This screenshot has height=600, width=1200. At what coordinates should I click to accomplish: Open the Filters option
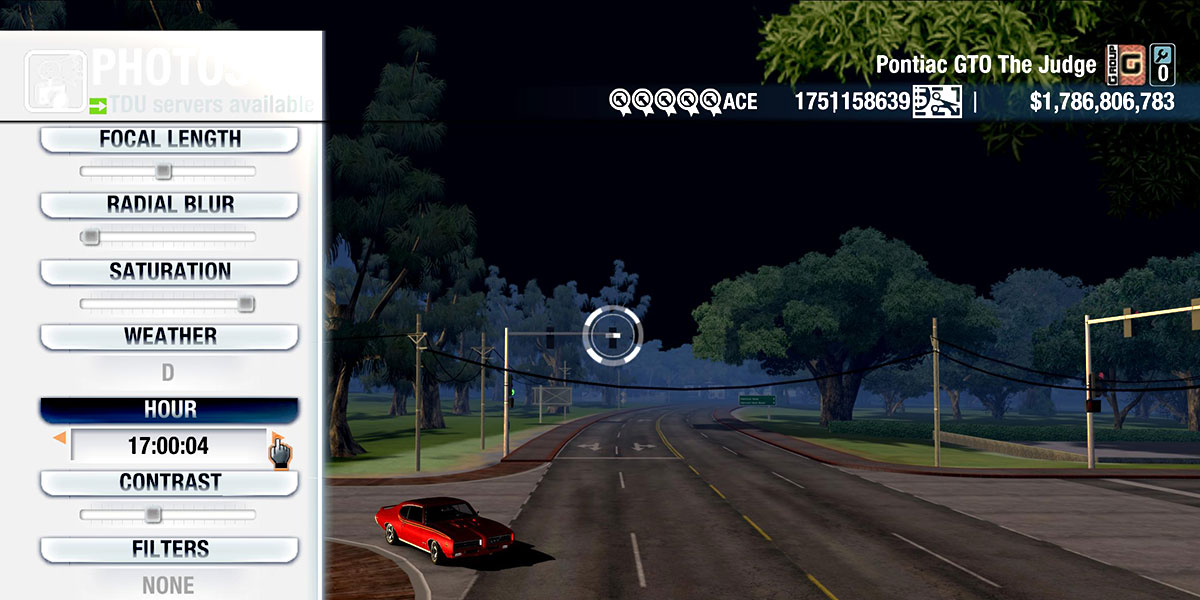pos(169,549)
